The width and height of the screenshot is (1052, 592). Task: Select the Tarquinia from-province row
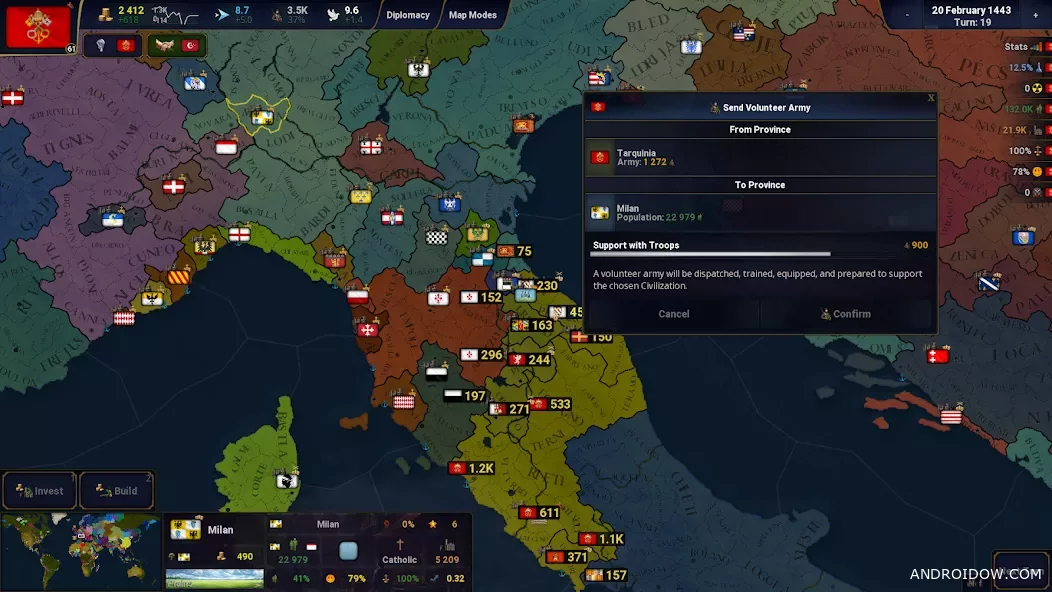(x=760, y=157)
